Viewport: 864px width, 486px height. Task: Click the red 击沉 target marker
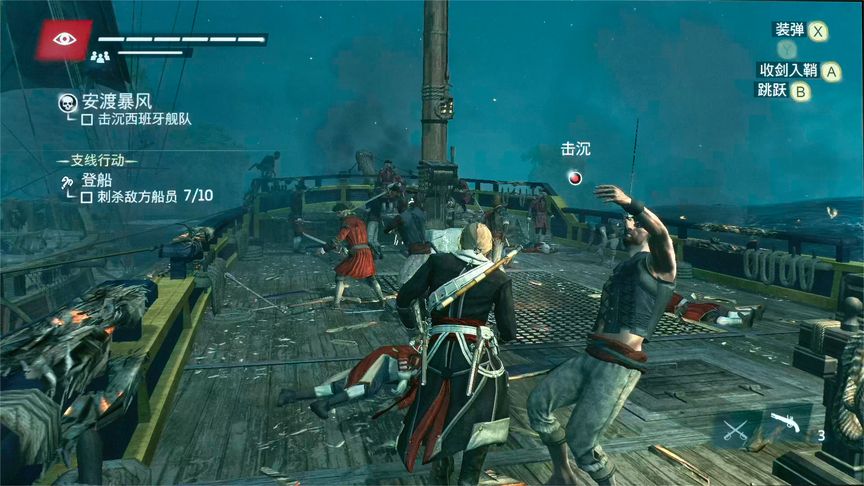pyautogui.click(x=575, y=177)
